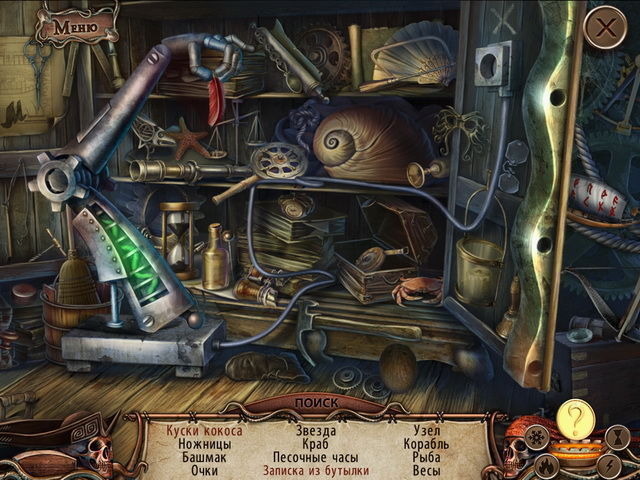Activate the hourglass power-up
The image size is (640, 480).
click(x=619, y=438)
